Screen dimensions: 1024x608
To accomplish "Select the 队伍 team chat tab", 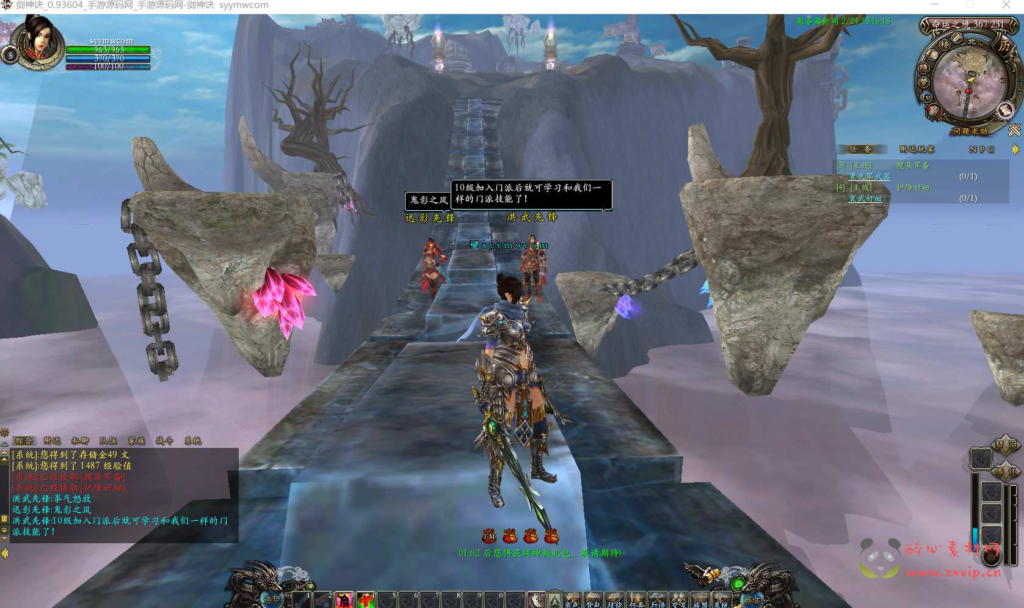I will (x=108, y=440).
